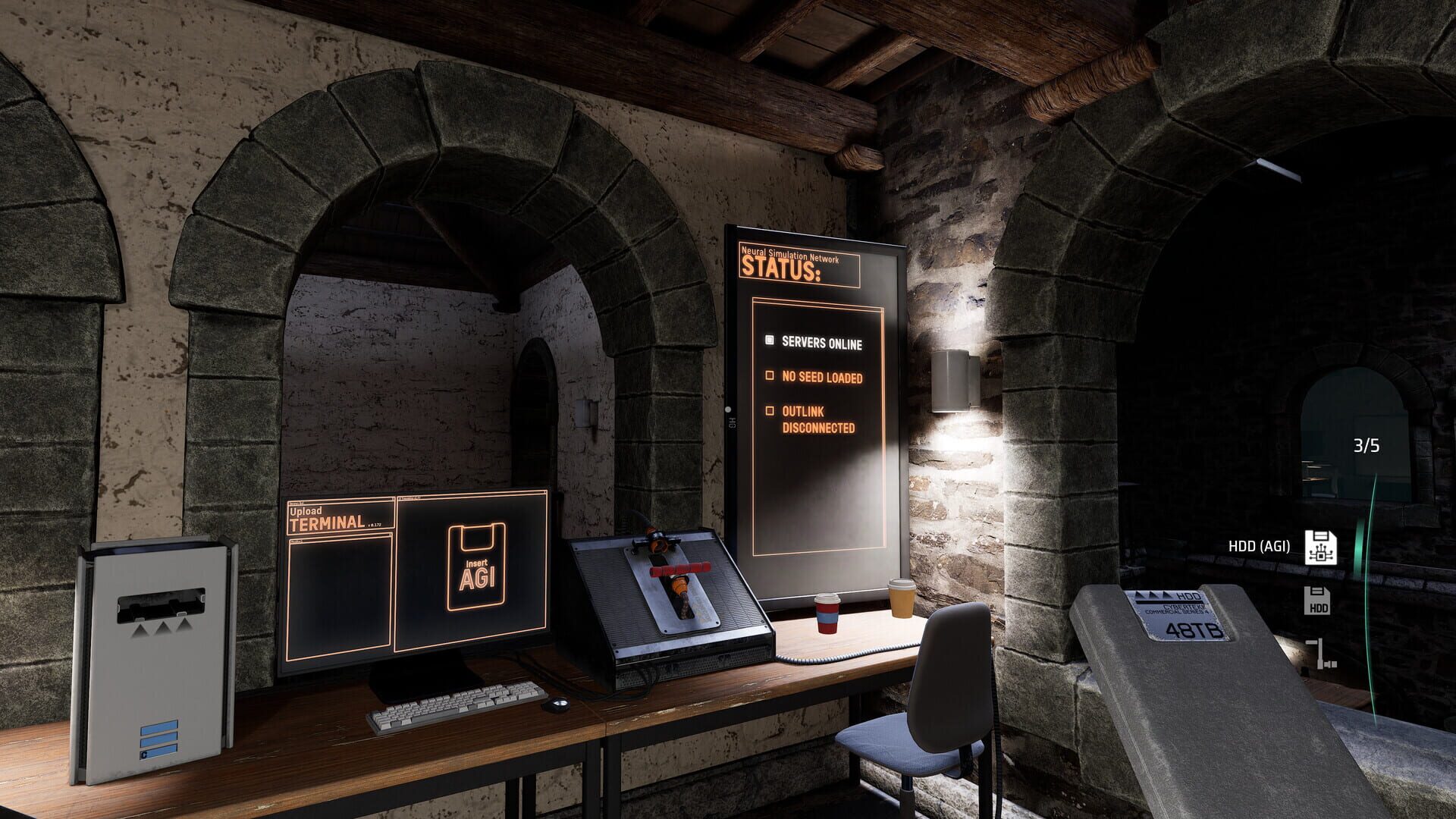Click the insertion slot on the white reader device

[161, 604]
